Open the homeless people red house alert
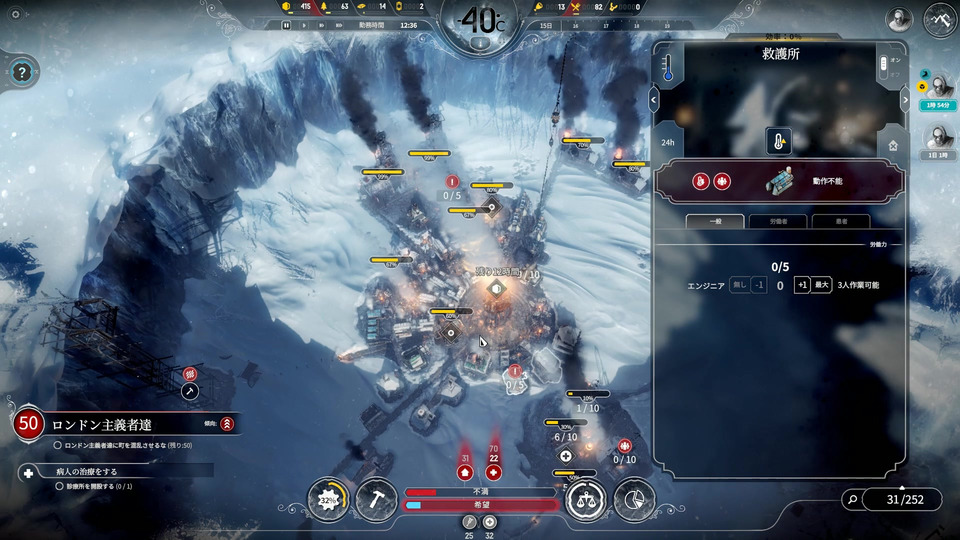 [465, 472]
